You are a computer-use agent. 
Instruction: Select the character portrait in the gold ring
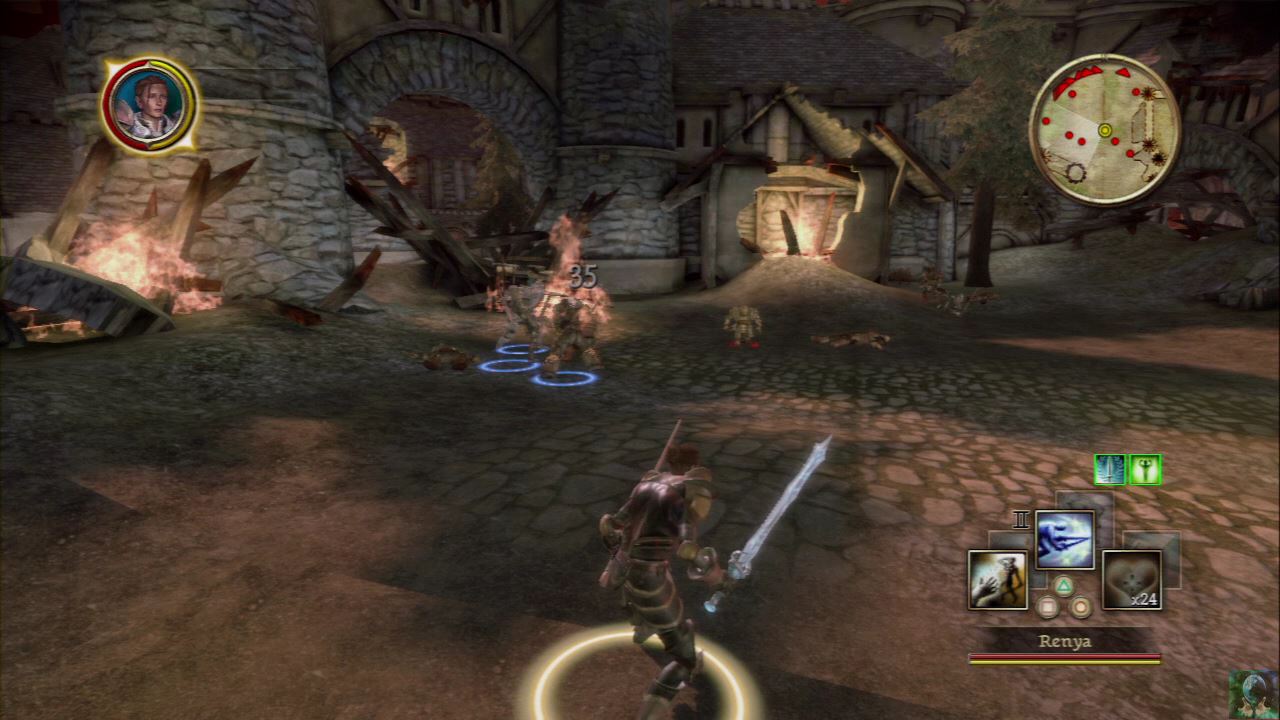pos(150,104)
